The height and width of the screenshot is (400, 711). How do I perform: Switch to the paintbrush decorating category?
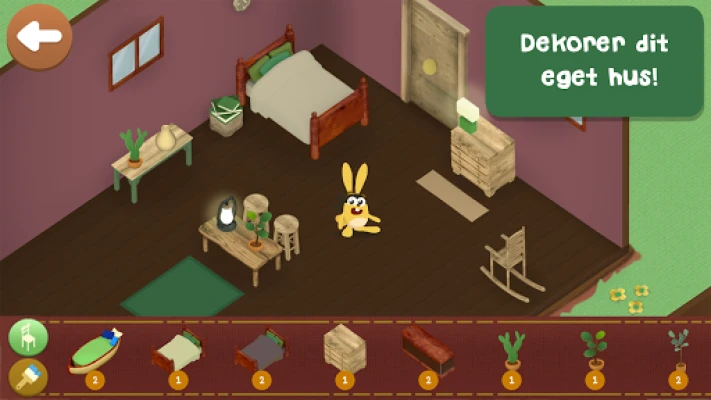[28, 378]
